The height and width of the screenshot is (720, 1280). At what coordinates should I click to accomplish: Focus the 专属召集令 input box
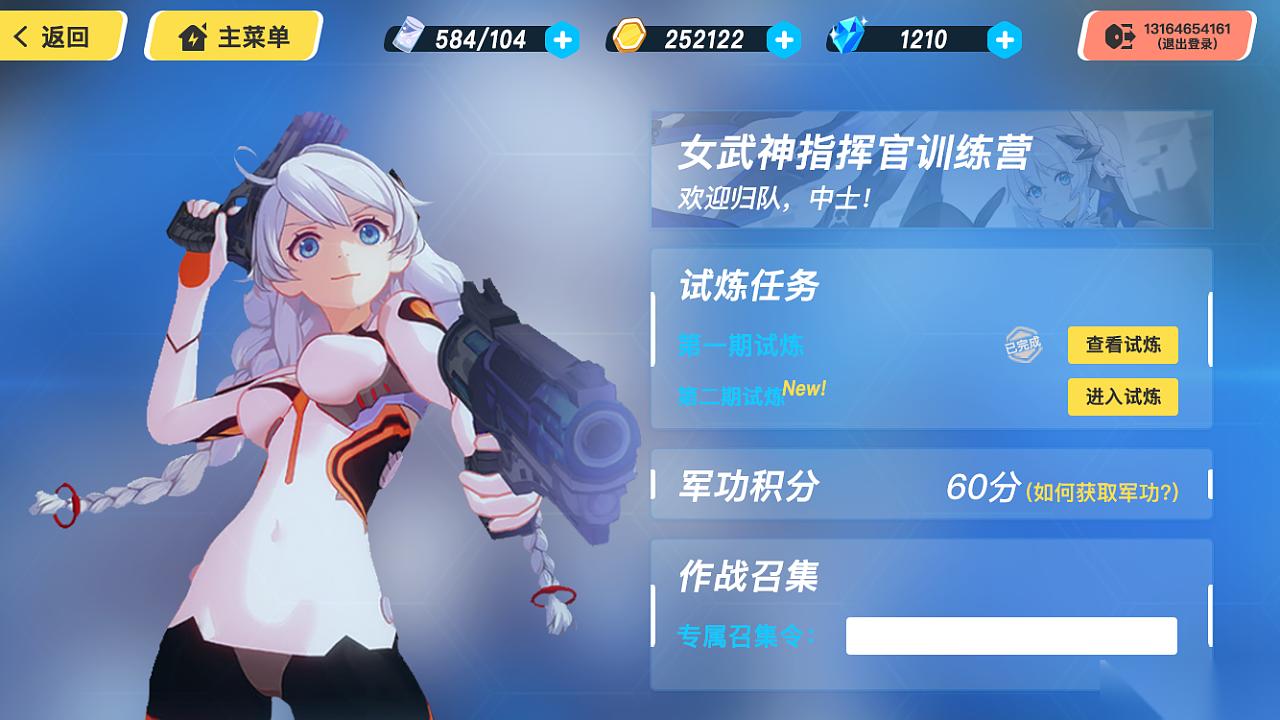point(1011,636)
